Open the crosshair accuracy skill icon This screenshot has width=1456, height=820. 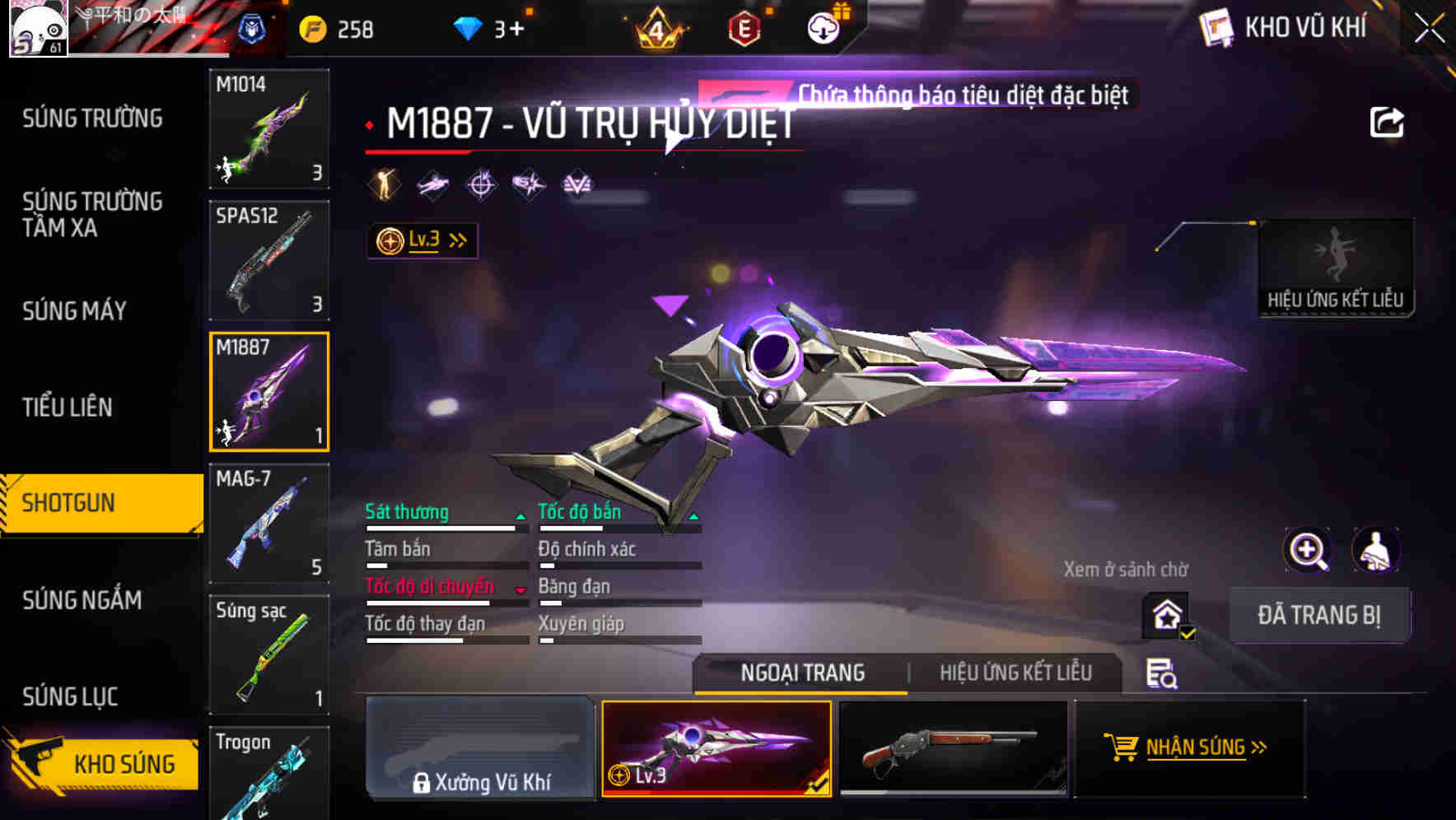tap(481, 184)
